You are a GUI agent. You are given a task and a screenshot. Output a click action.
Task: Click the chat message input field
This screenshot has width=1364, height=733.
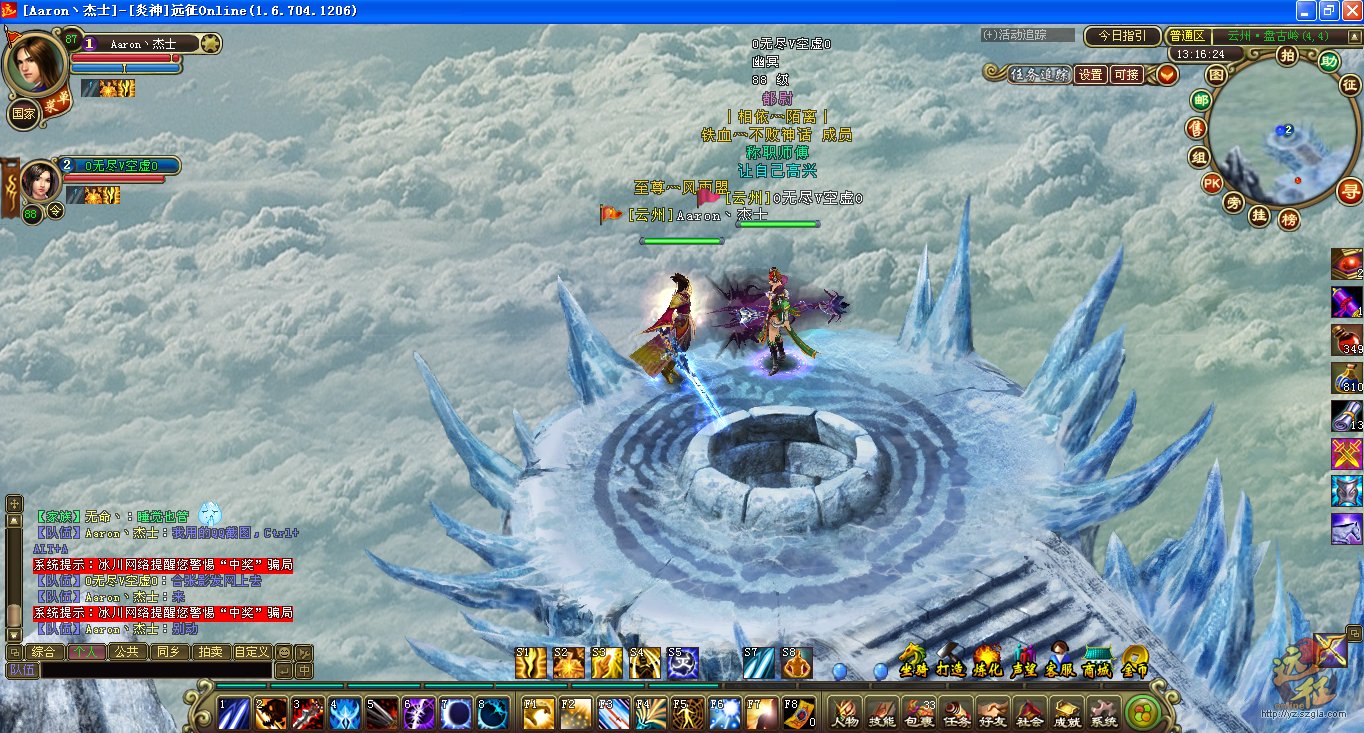pyautogui.click(x=155, y=670)
